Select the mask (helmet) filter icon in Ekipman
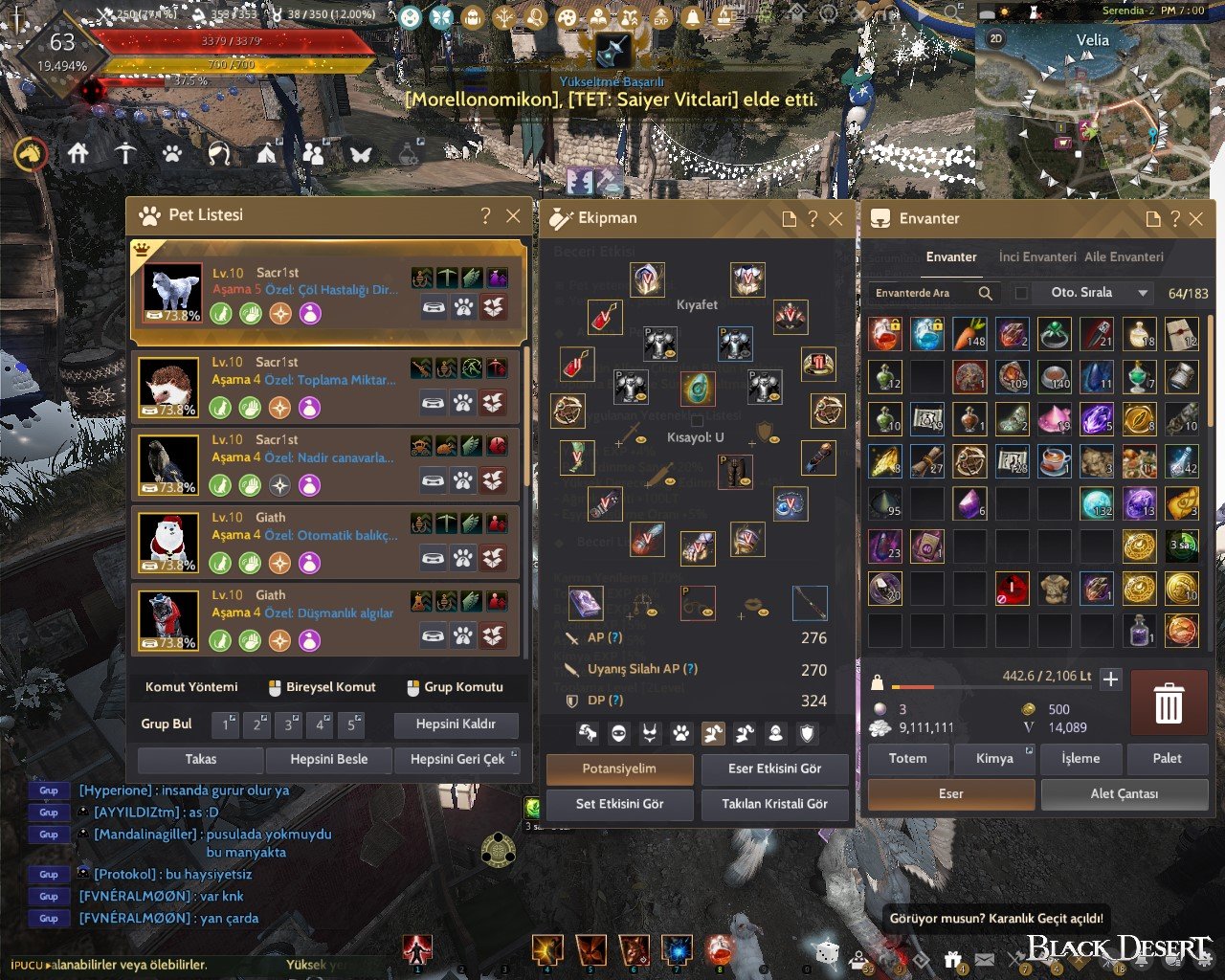The height and width of the screenshot is (980, 1225). click(x=617, y=732)
